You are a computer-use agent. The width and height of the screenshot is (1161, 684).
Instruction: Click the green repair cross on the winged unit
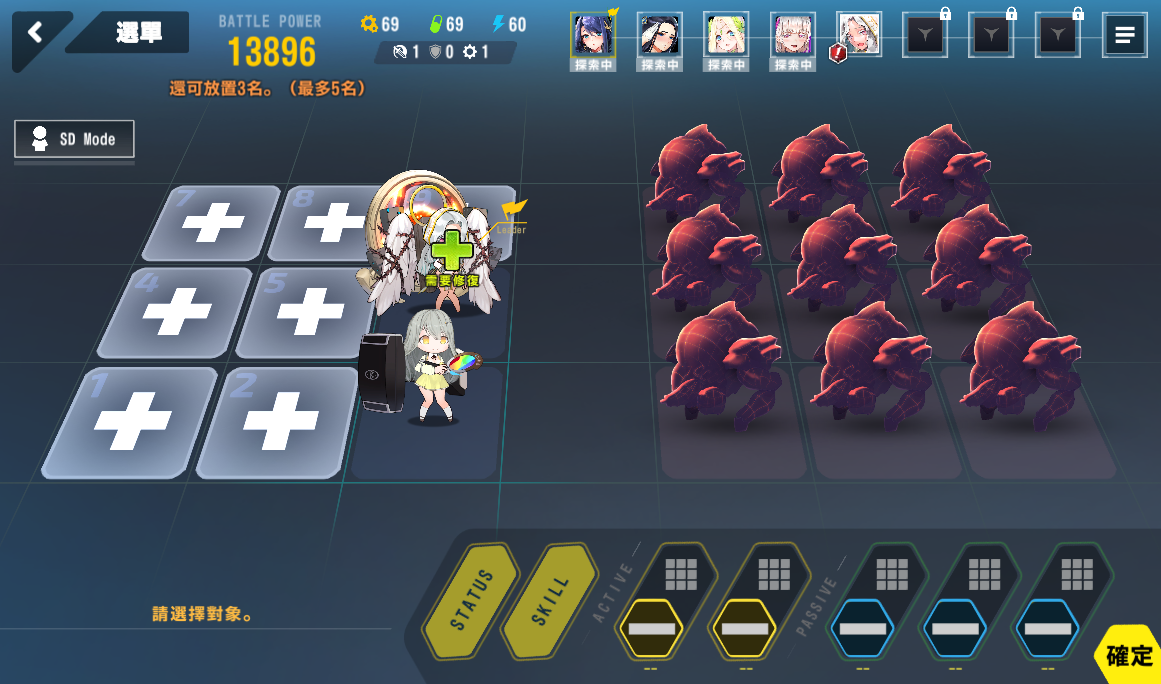[x=452, y=250]
